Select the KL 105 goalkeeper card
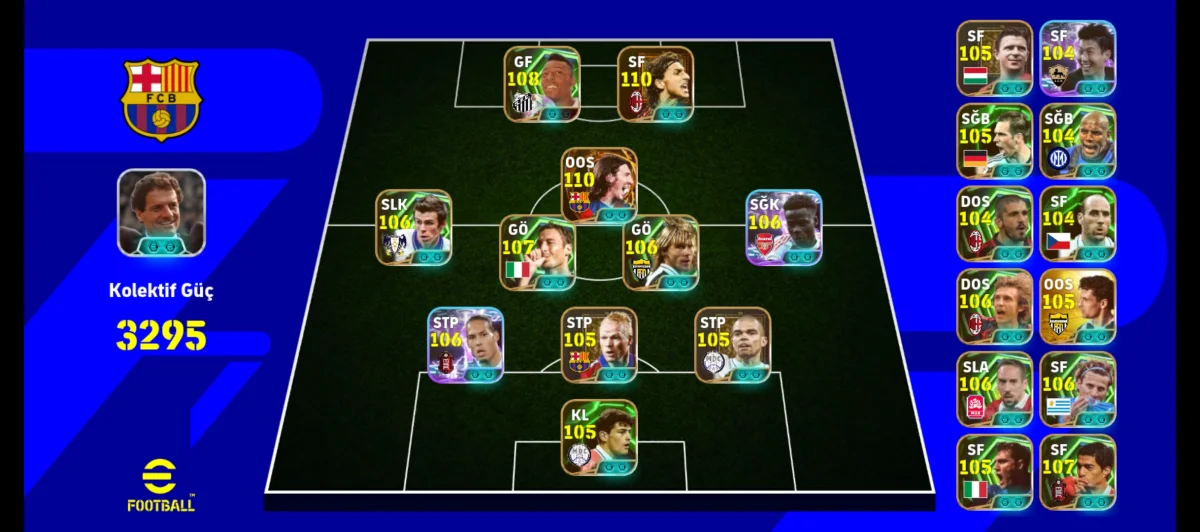Viewport: 1200px width, 532px height. tap(598, 437)
